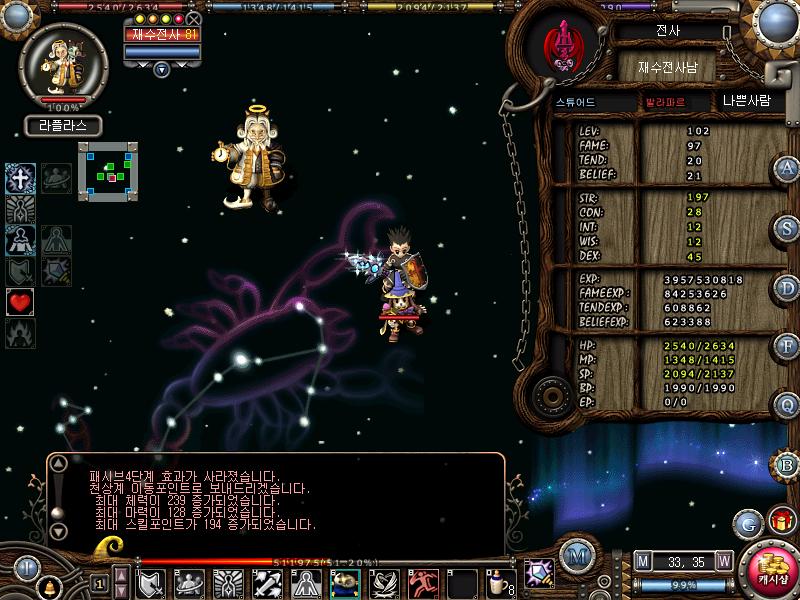Click the round M button by hotbar
Screen dimensions: 800x600
click(575, 556)
